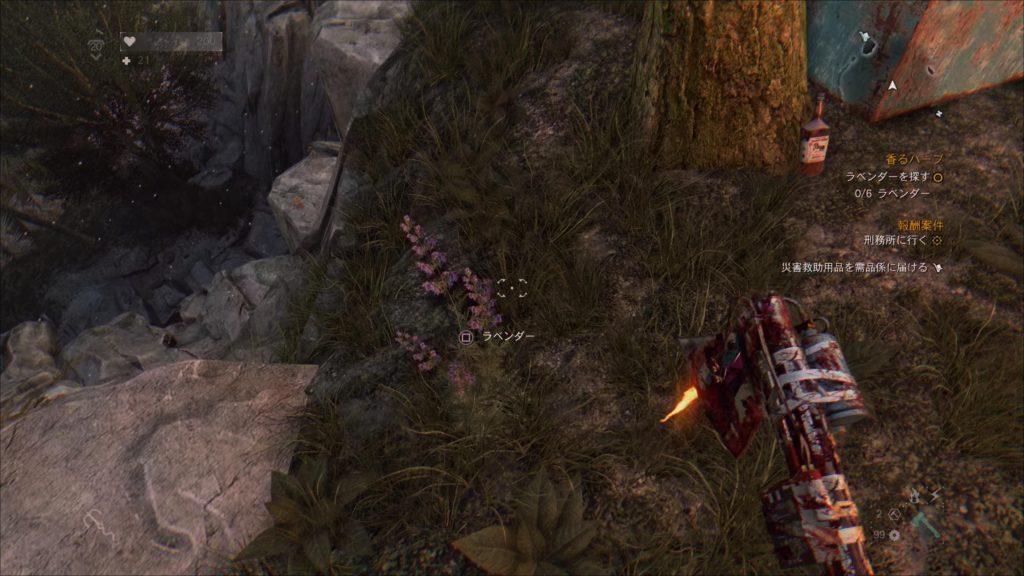Image resolution: width=1024 pixels, height=576 pixels.
Task: Select the 報酬案件 quest title
Action: coord(920,225)
